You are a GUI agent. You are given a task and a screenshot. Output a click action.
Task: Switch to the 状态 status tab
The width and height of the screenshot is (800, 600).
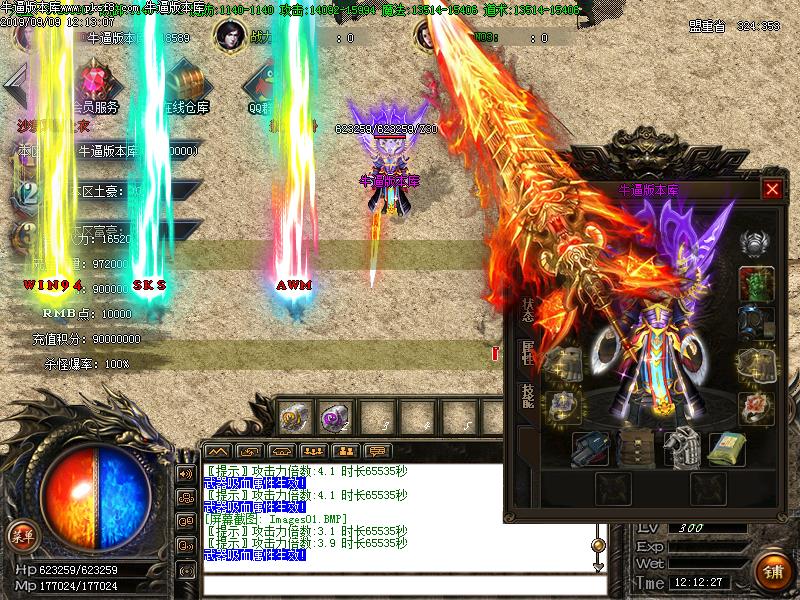point(527,309)
